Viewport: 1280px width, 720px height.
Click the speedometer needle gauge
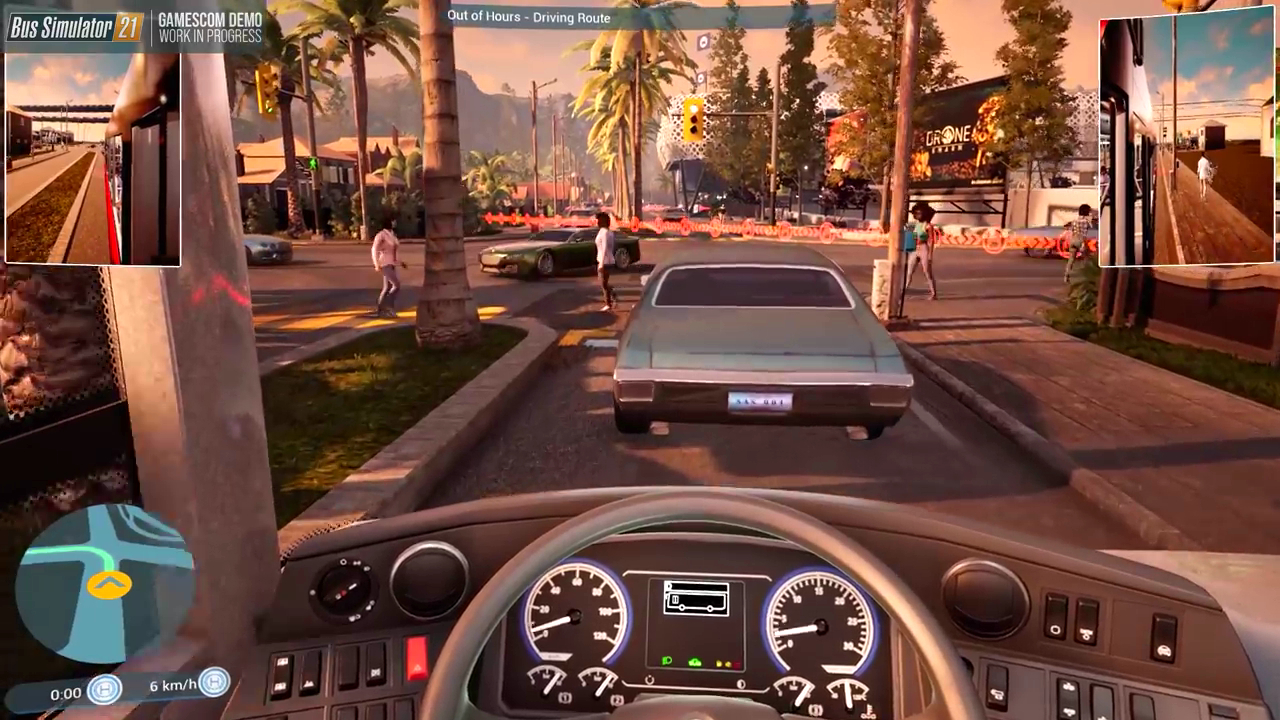pyautogui.click(x=575, y=615)
